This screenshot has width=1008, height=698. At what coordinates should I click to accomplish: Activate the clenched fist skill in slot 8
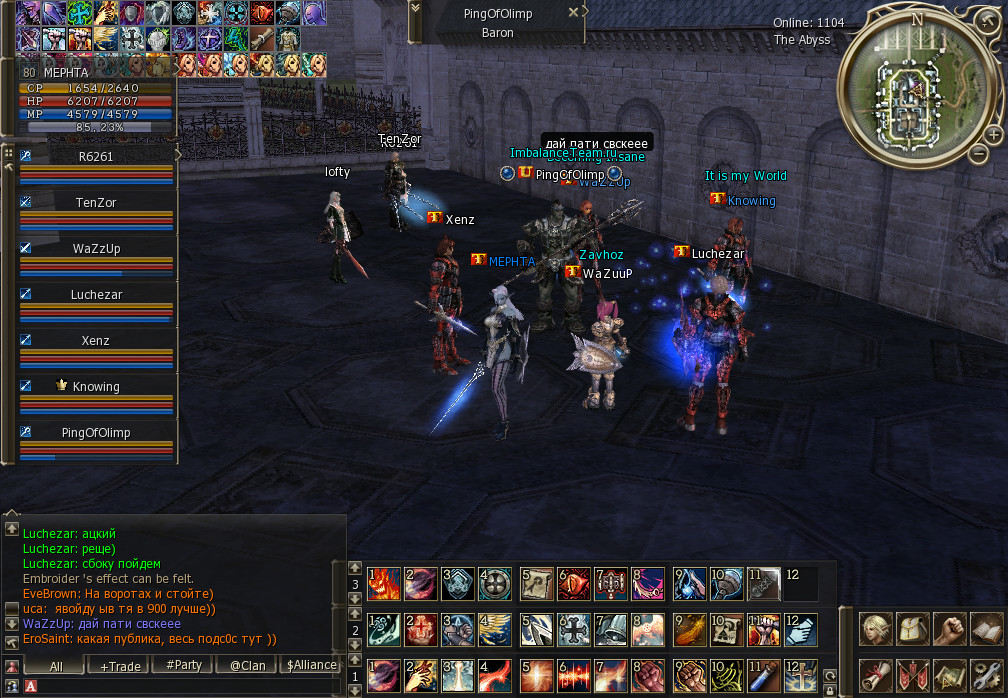pyautogui.click(x=647, y=673)
